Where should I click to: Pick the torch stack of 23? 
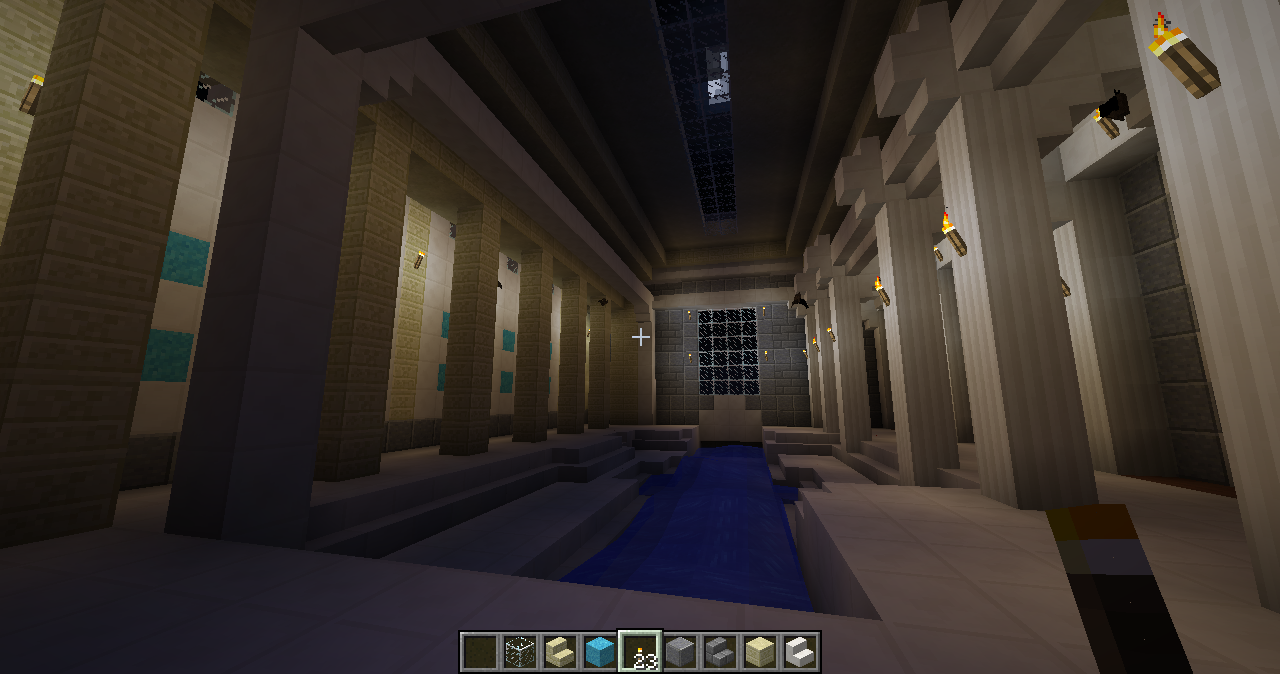point(640,652)
